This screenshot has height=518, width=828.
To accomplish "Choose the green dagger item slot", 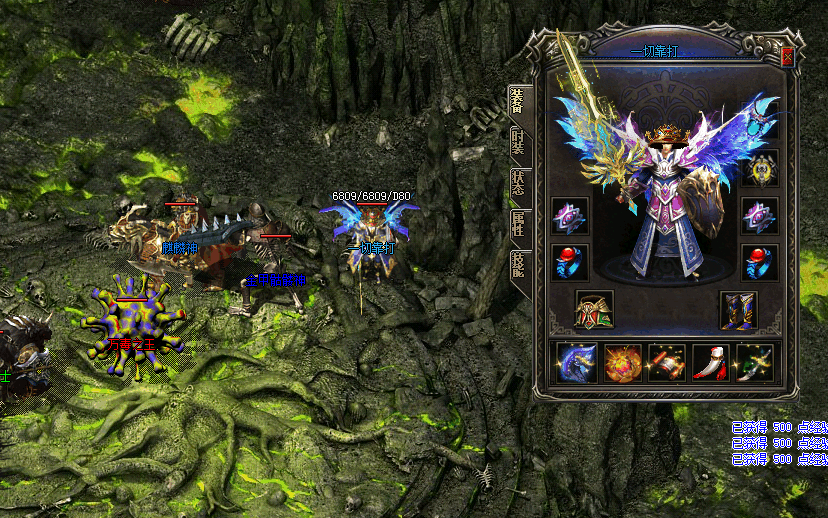I will [x=754, y=363].
